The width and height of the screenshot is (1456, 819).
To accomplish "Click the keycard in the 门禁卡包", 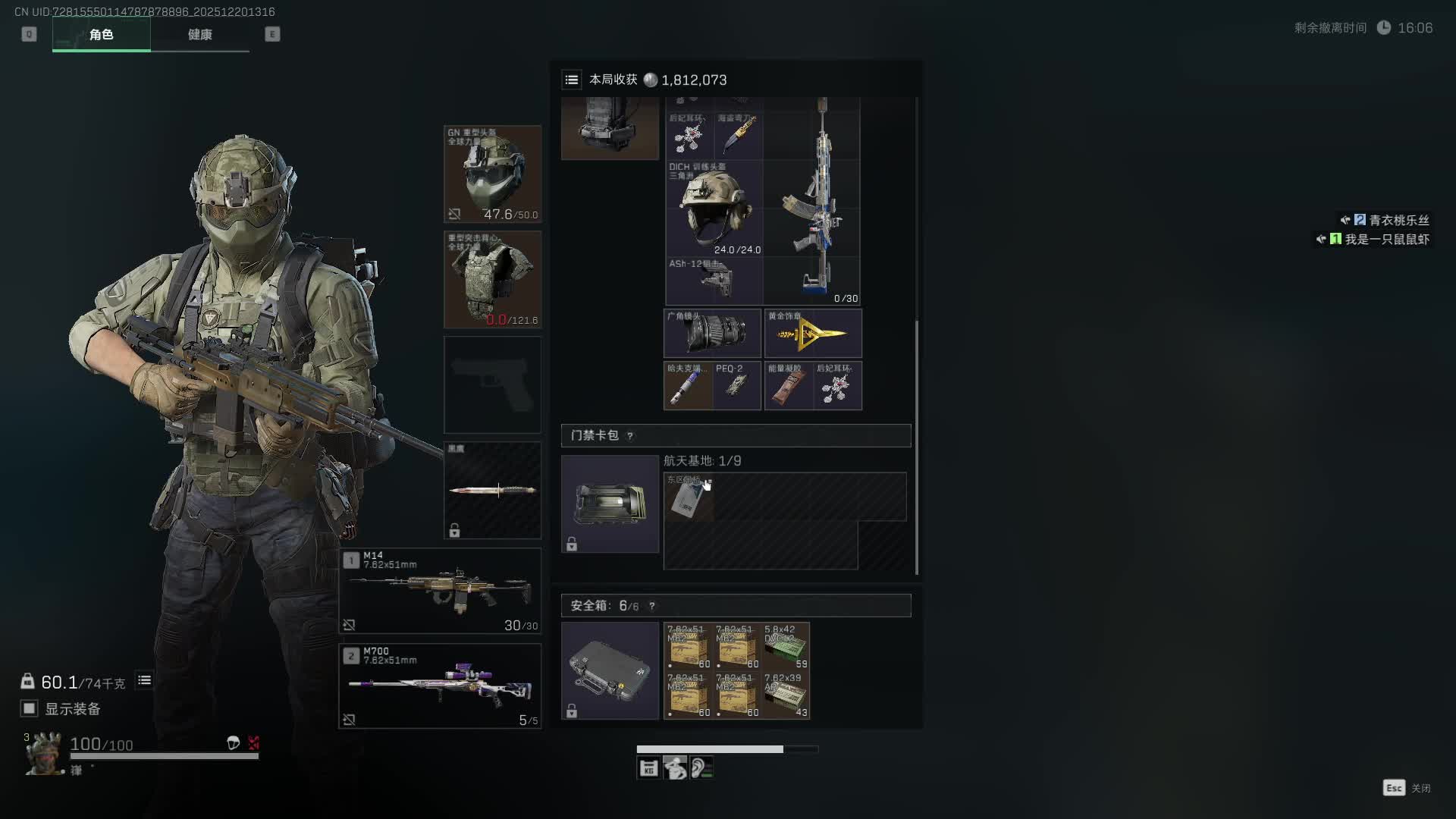I will coord(688,497).
